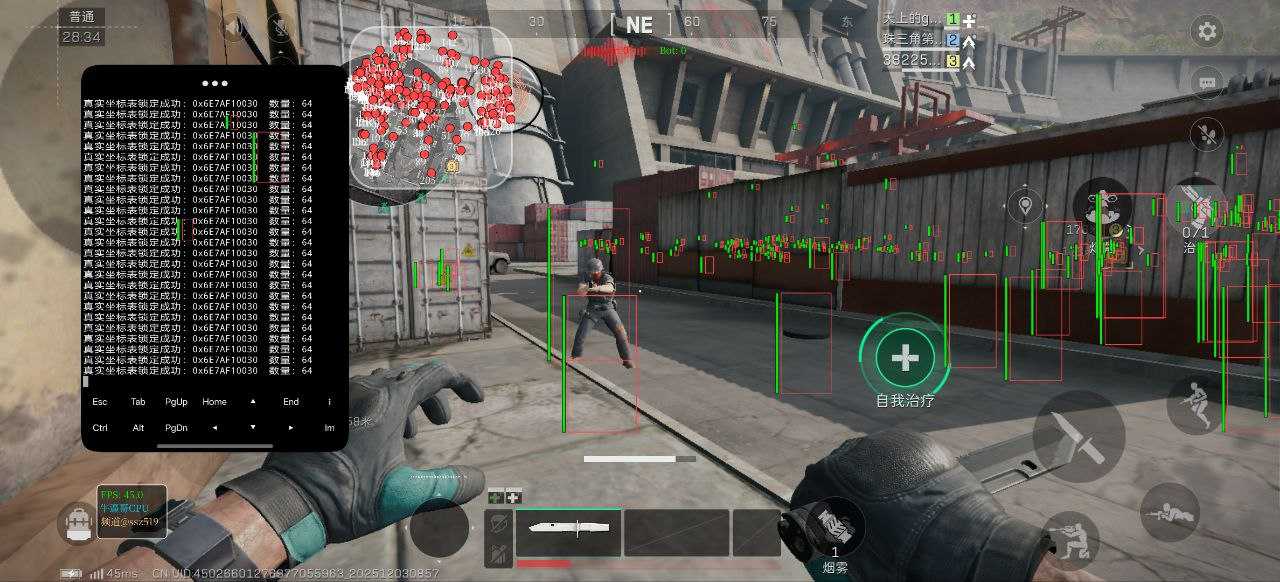This screenshot has width=1280, height=582.
Task: Tap the Ctrl key on terminal overlay
Action: pos(100,428)
